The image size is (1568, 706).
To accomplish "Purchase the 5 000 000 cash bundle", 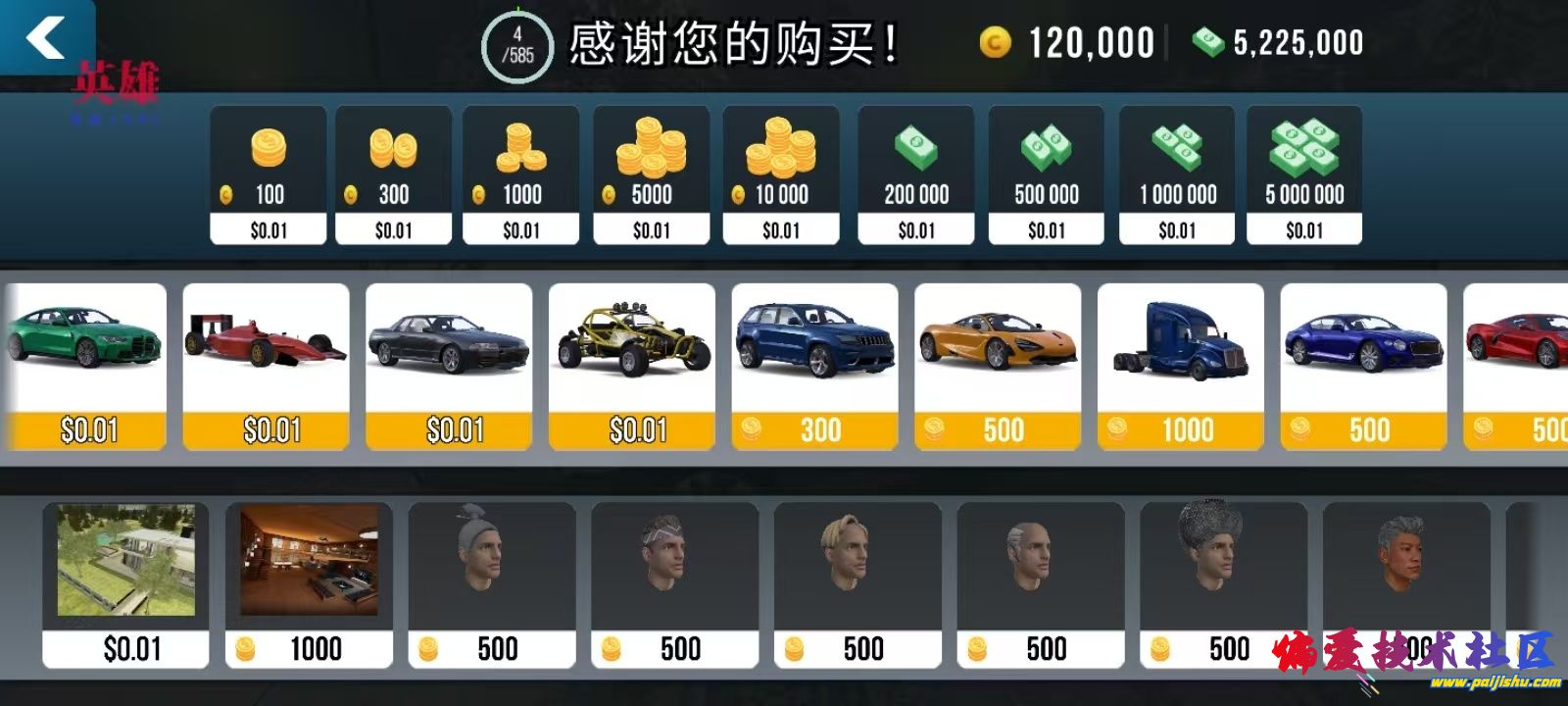I will [1305, 174].
